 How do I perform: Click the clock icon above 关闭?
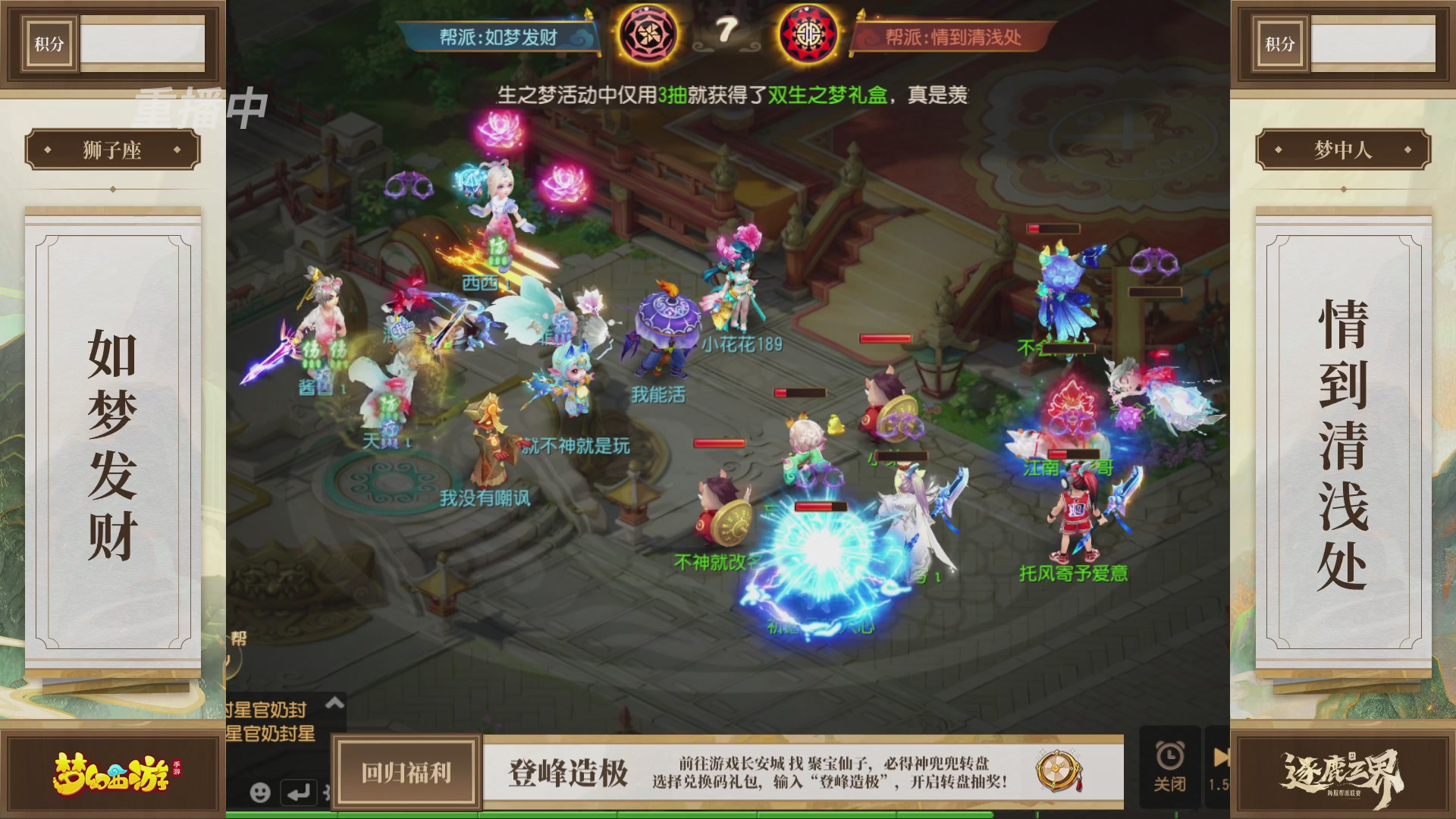click(x=1170, y=757)
